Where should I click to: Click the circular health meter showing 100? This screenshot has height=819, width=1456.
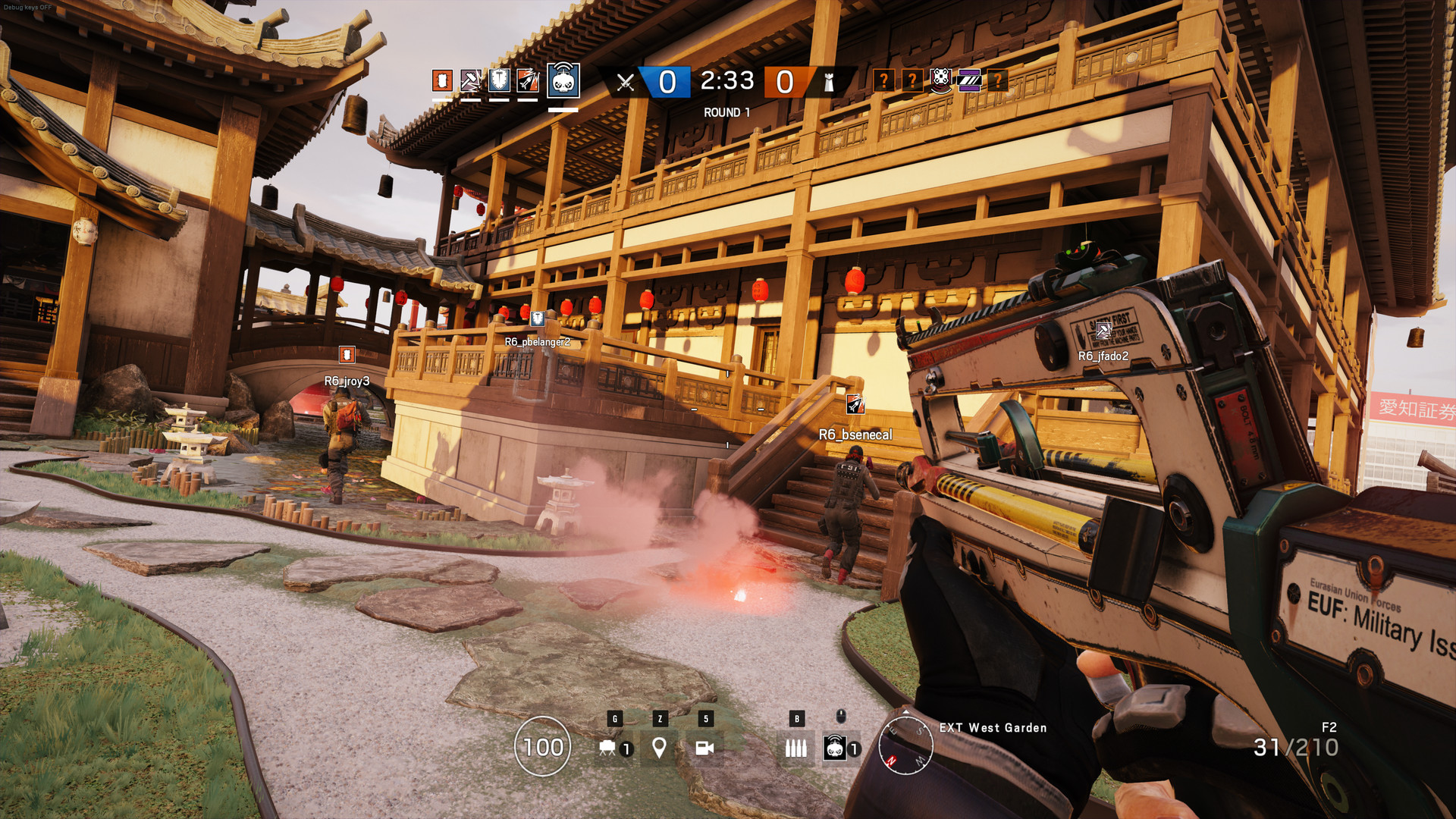point(543,748)
